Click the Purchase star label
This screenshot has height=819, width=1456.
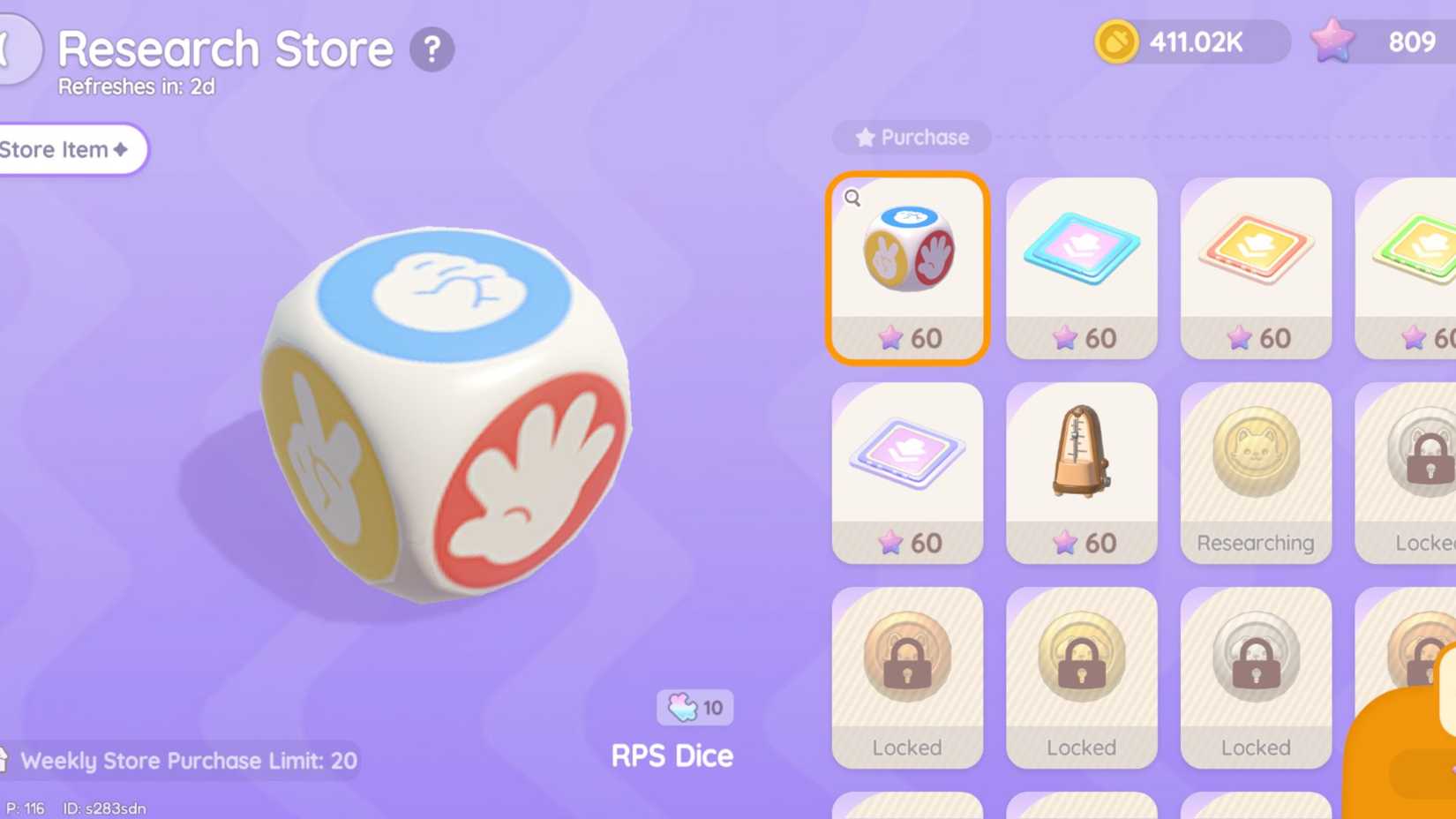click(912, 137)
